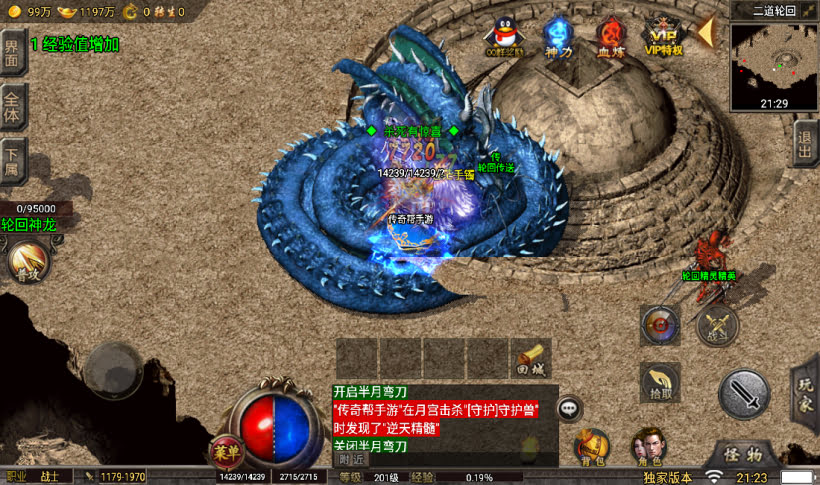Open the 界面 side tab
The image size is (820, 485).
coord(12,52)
